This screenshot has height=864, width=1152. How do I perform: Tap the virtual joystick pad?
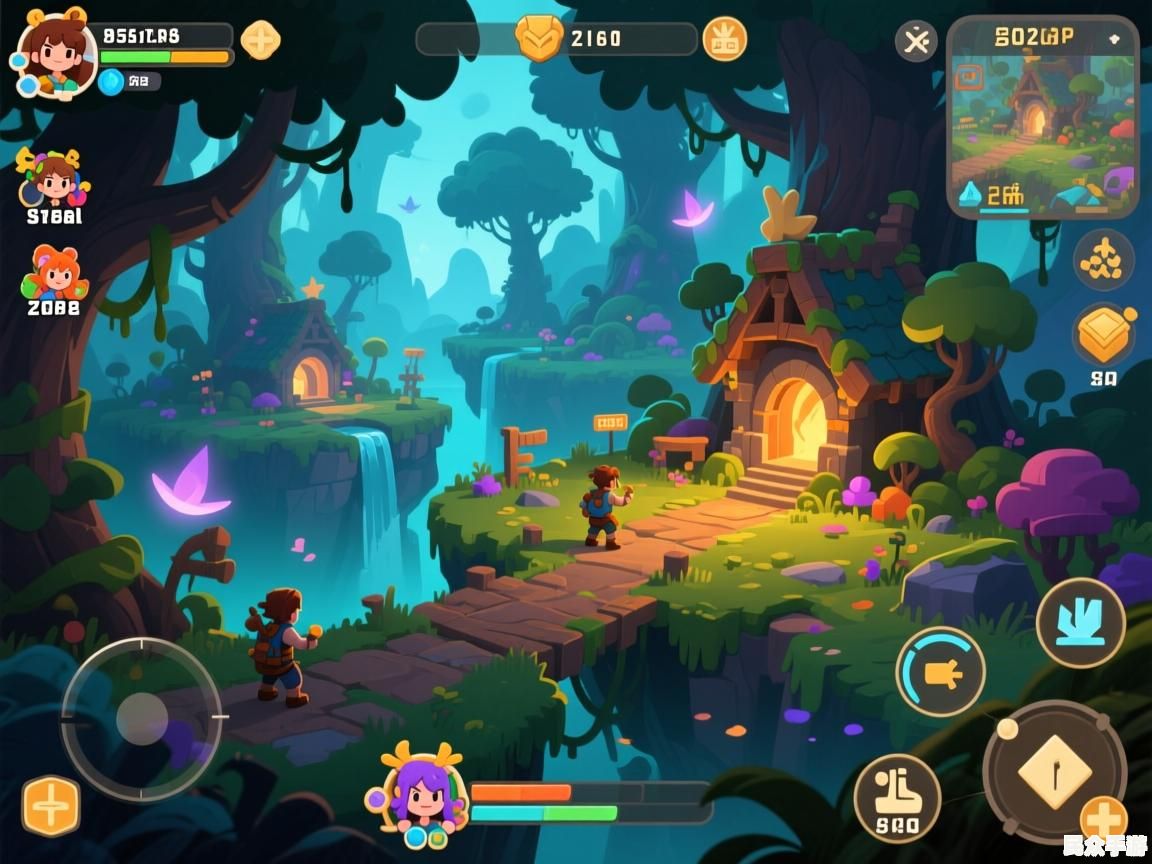pyautogui.click(x=141, y=718)
